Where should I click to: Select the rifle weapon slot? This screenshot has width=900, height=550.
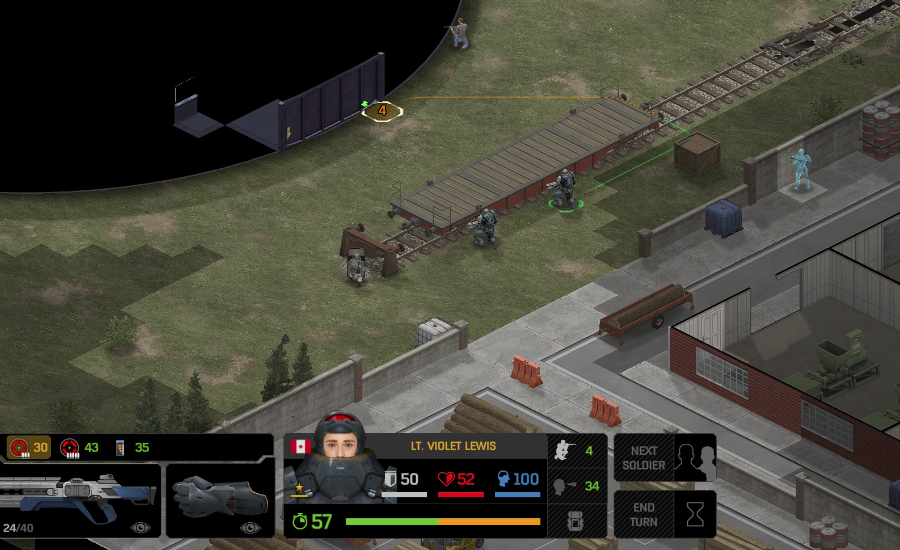click(80, 499)
